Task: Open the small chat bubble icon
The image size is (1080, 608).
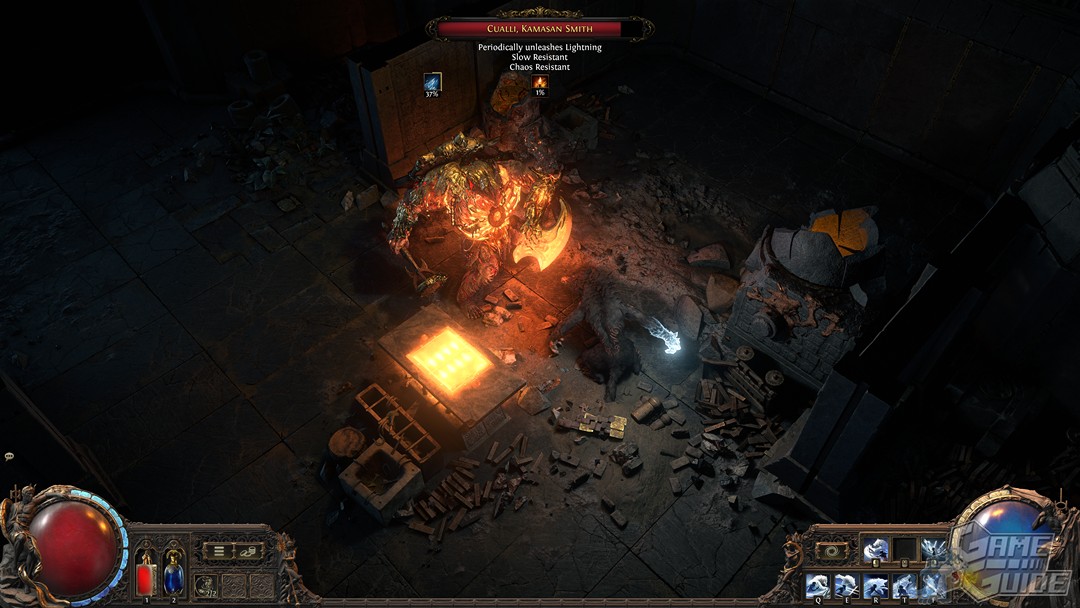Action: tap(9, 456)
